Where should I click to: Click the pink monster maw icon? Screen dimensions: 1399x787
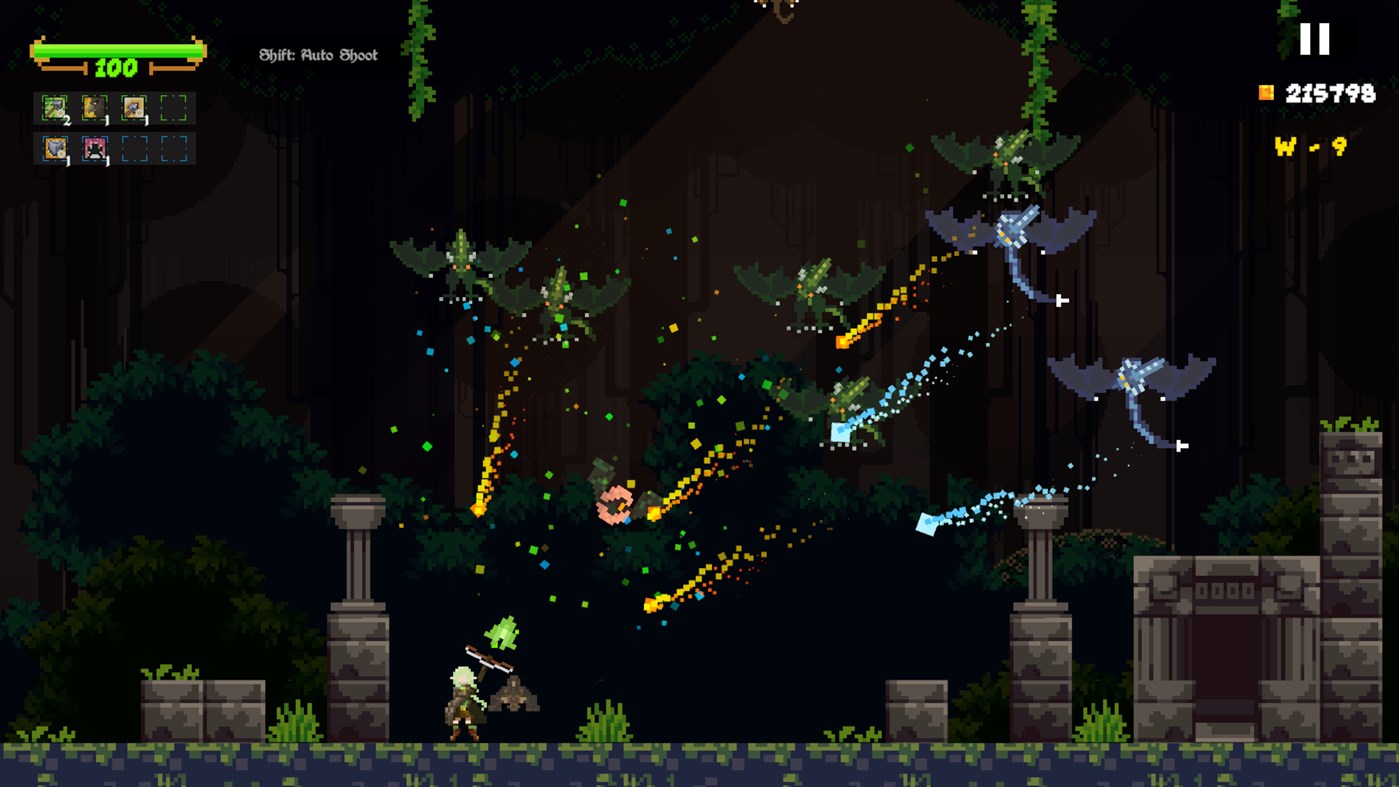94,152
